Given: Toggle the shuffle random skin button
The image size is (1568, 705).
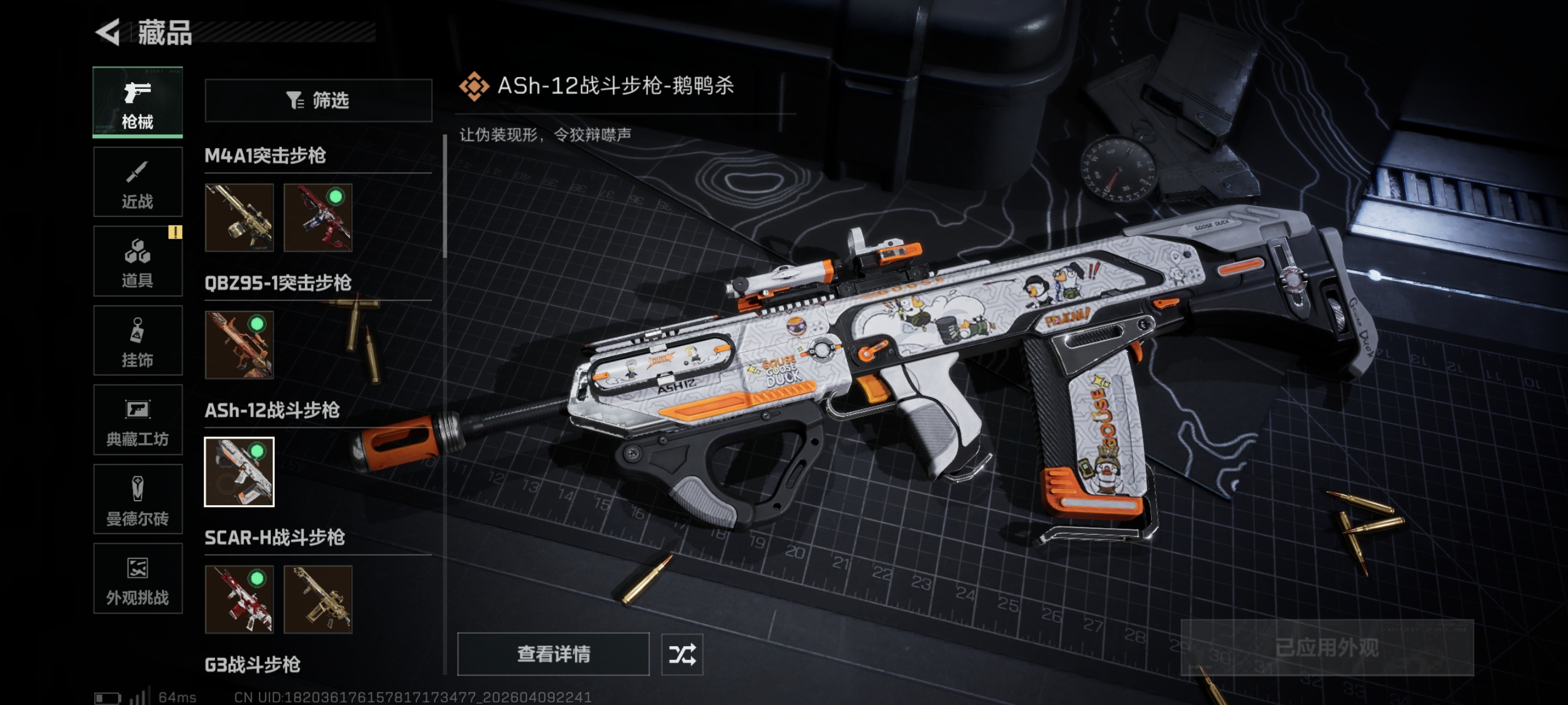Looking at the screenshot, I should point(682,654).
